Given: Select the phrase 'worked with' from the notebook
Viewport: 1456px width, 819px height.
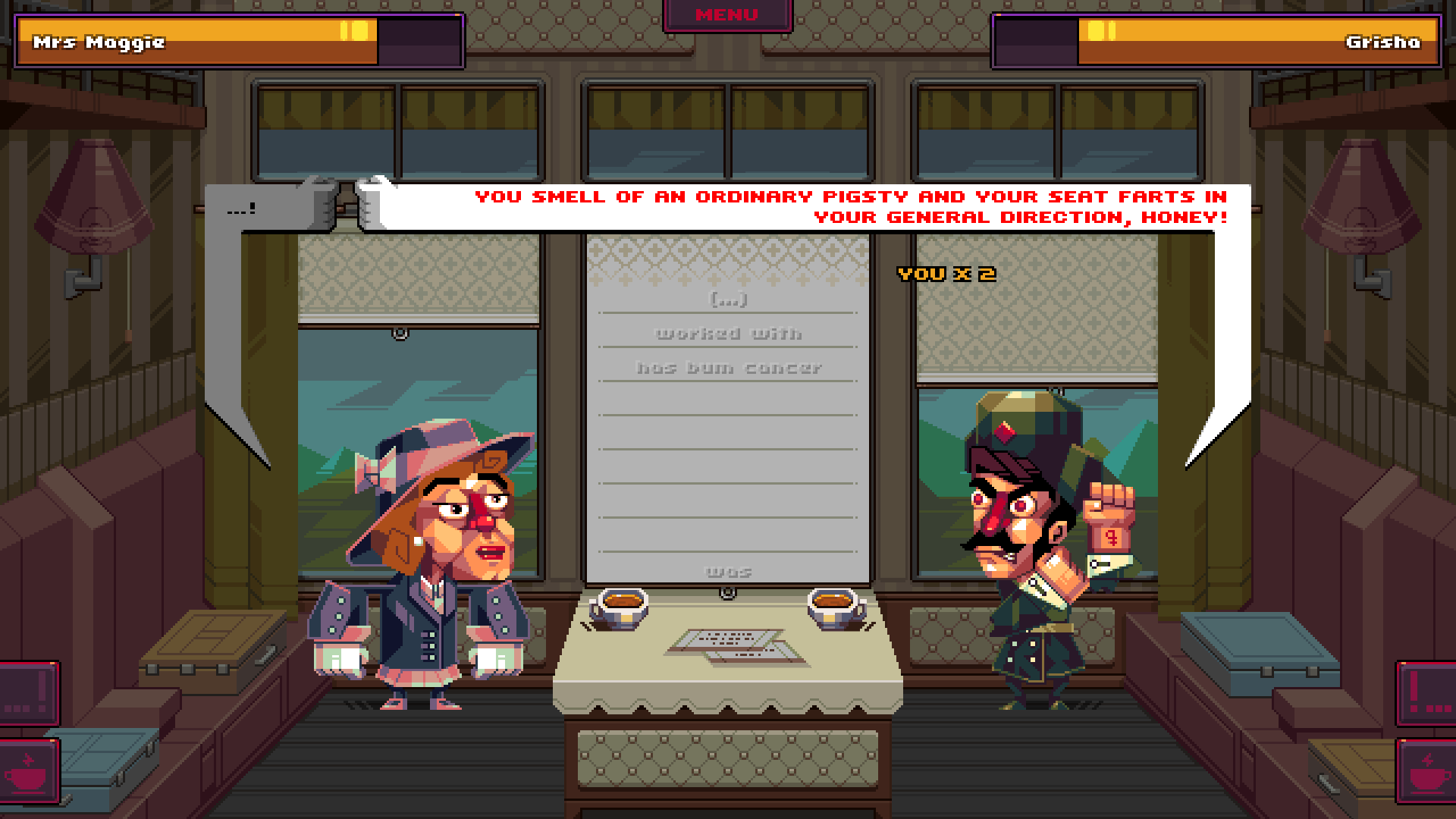Looking at the screenshot, I should [x=727, y=333].
